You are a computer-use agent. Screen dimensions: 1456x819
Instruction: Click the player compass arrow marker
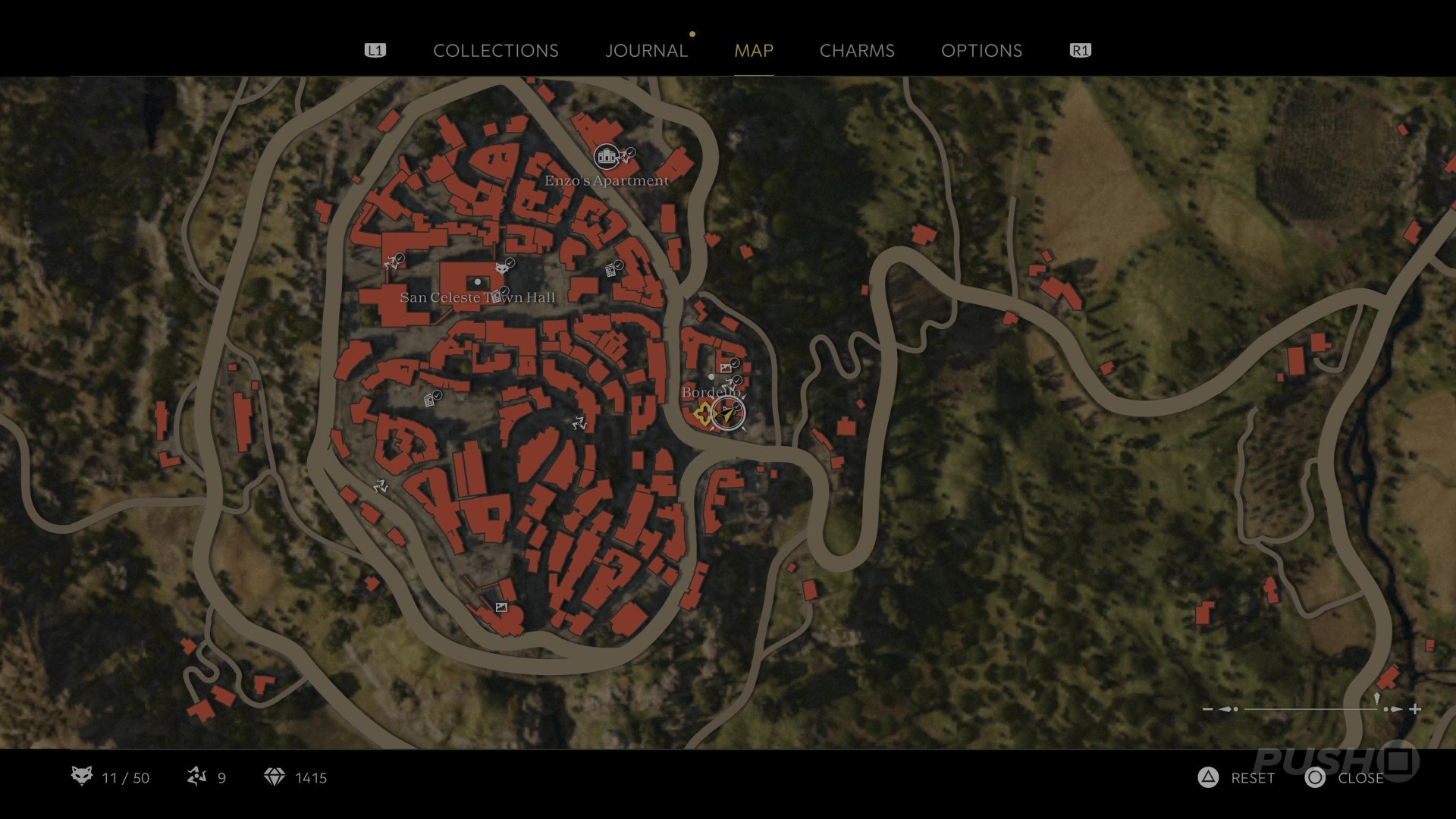pyautogui.click(x=729, y=413)
